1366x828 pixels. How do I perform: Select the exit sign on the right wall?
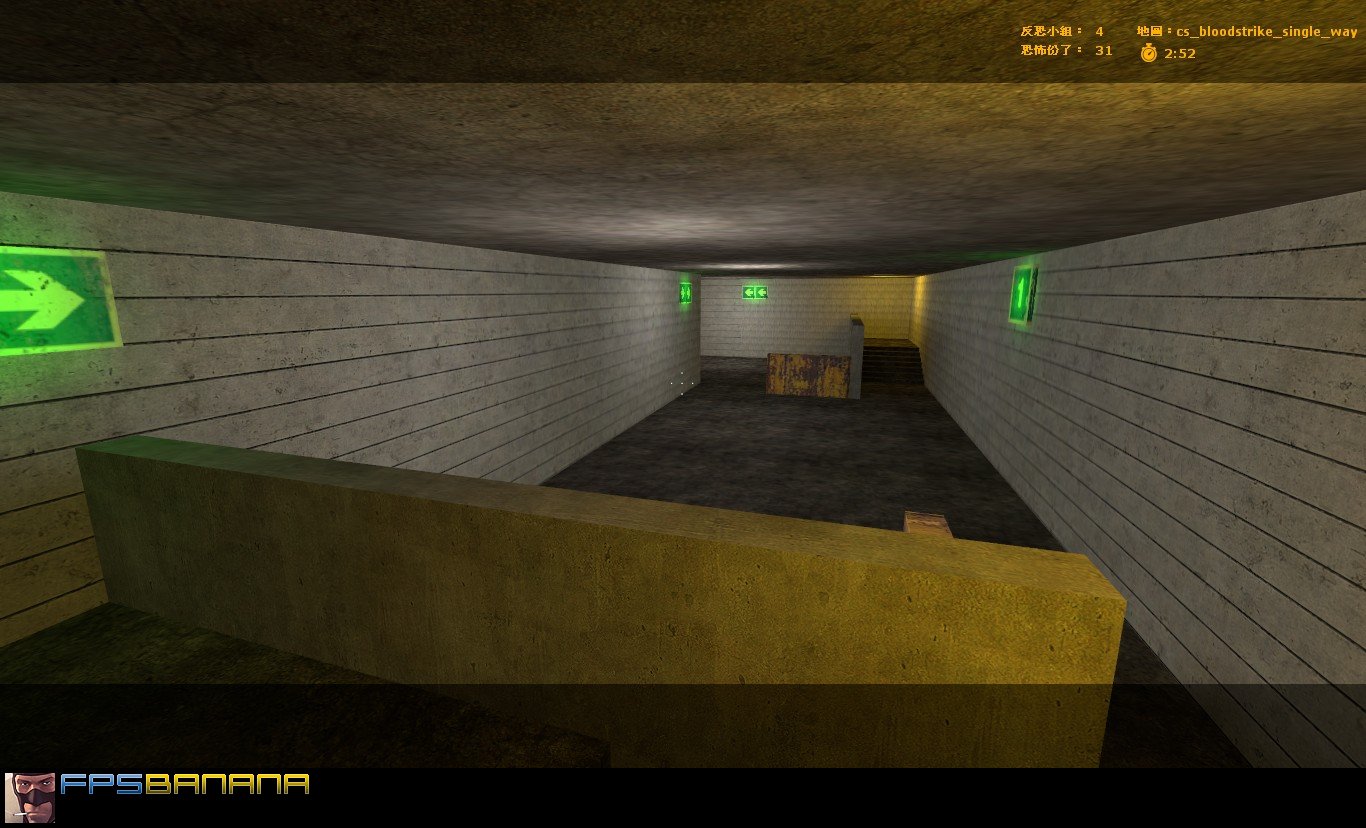(x=1019, y=291)
